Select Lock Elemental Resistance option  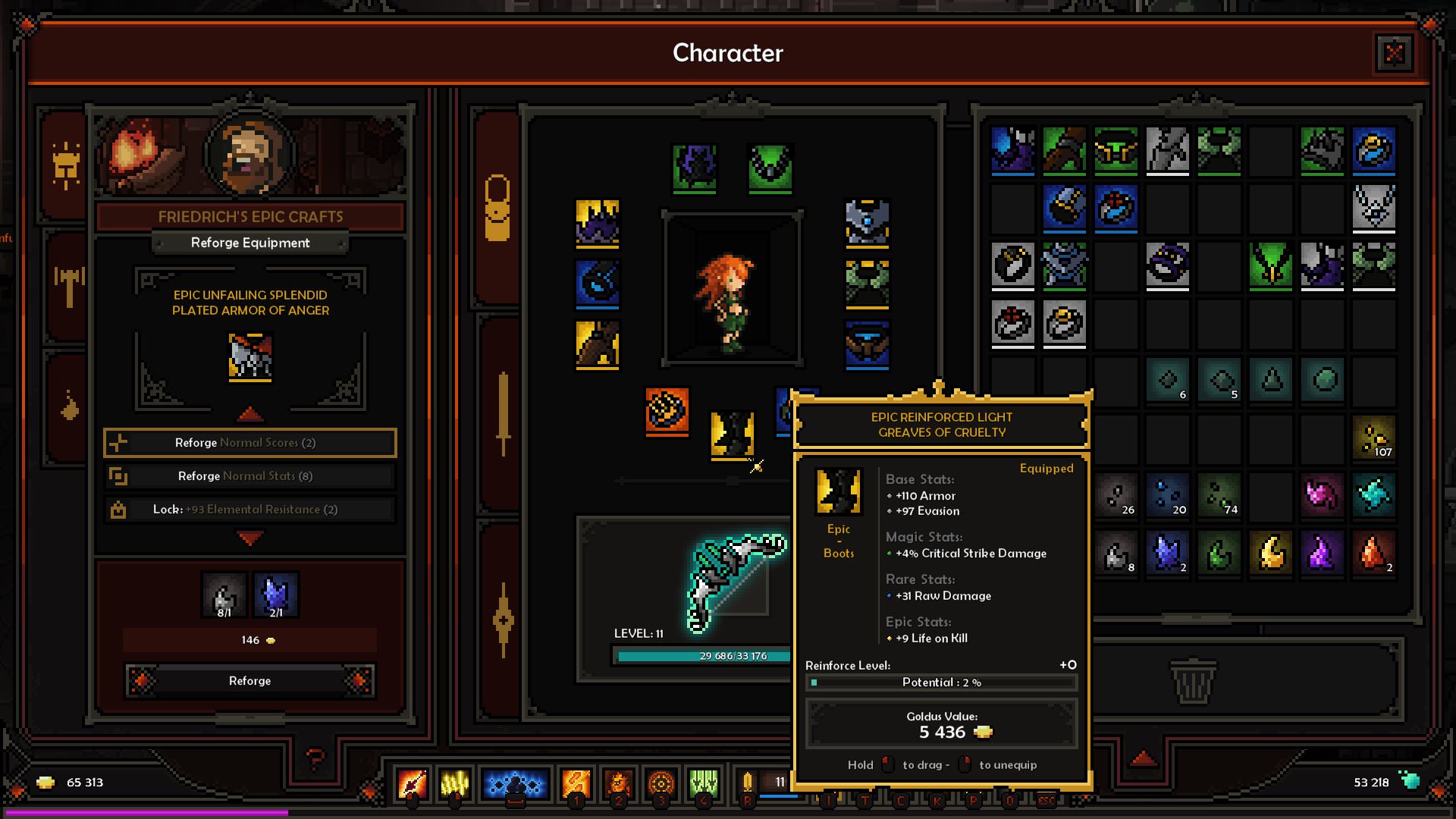tap(249, 510)
